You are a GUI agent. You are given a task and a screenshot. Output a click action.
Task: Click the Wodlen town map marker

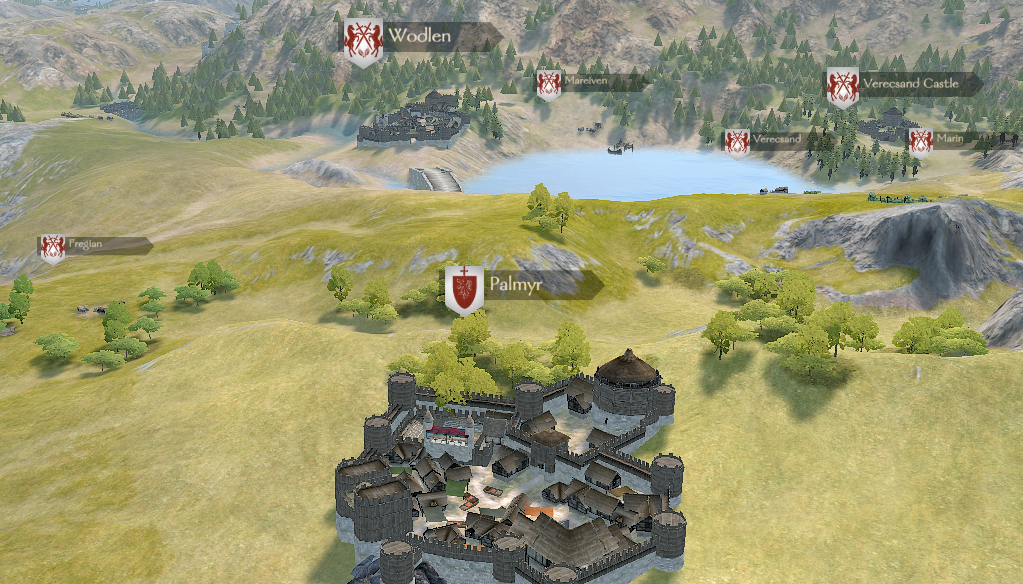tap(419, 38)
